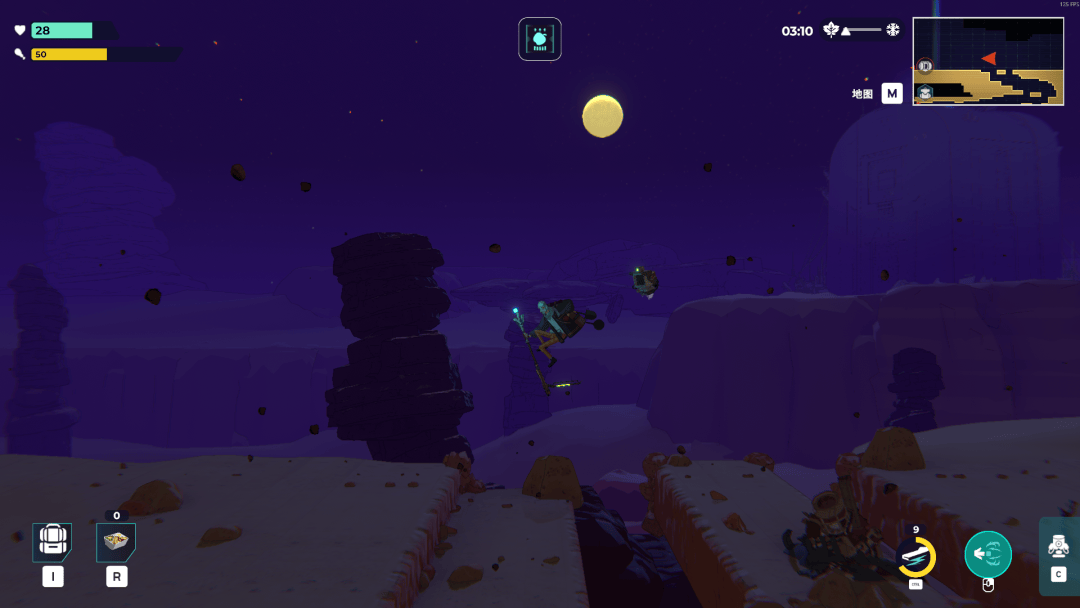This screenshot has width=1080, height=608.
Task: Click the lightning board boost ability icon
Action: (915, 557)
